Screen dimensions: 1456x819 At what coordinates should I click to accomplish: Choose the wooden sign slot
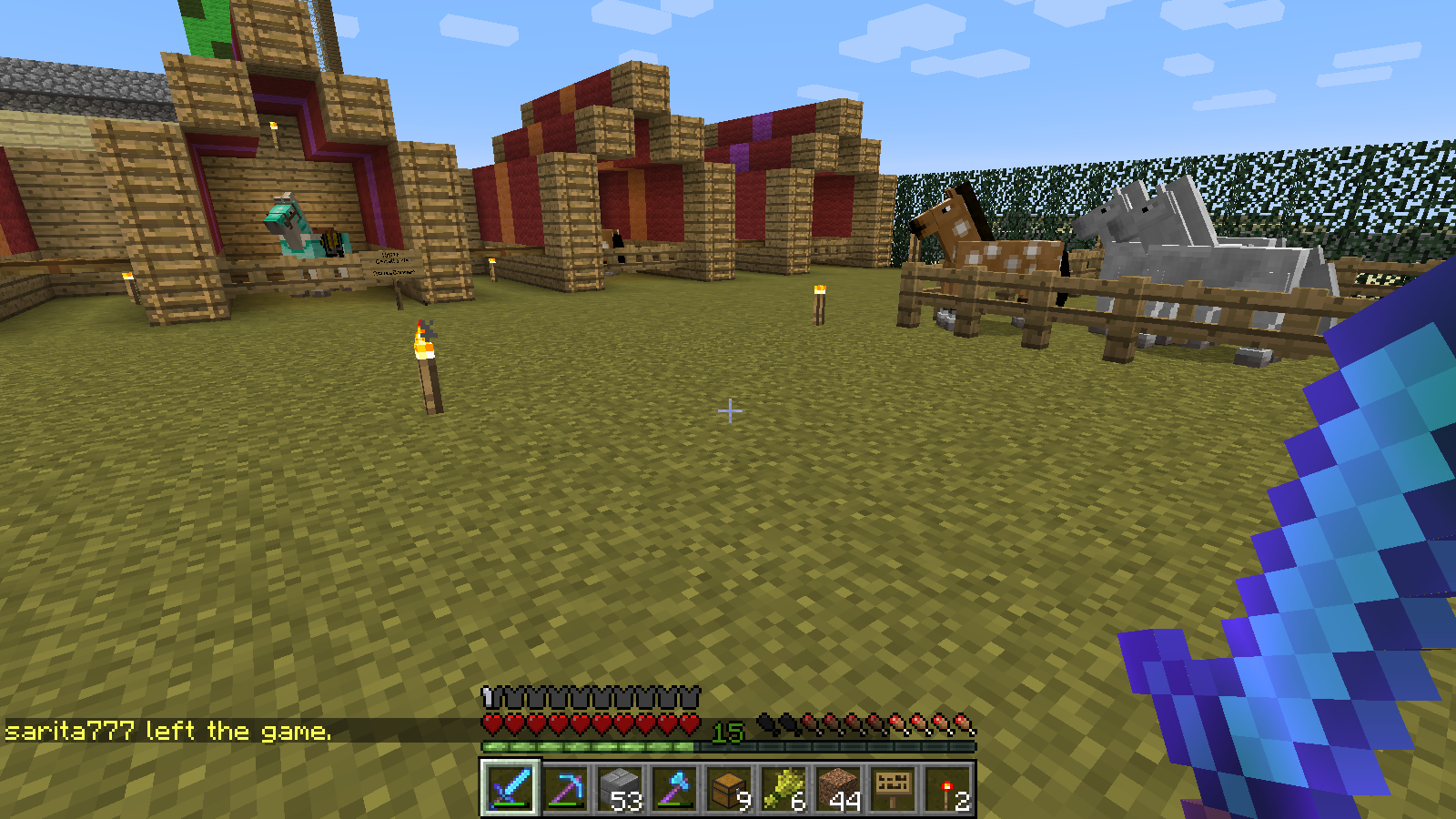[893, 788]
